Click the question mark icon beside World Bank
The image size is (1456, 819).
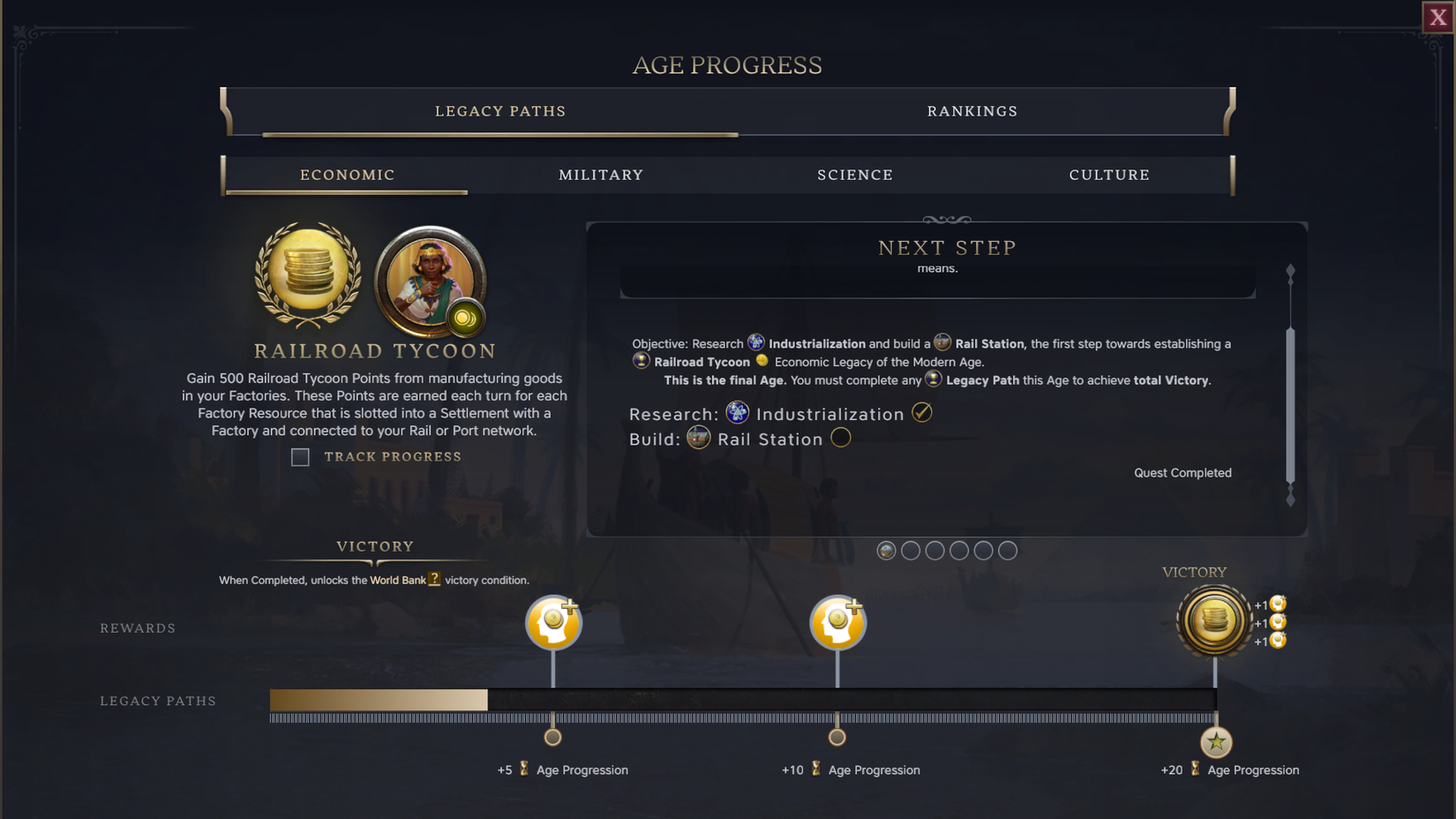[434, 580]
